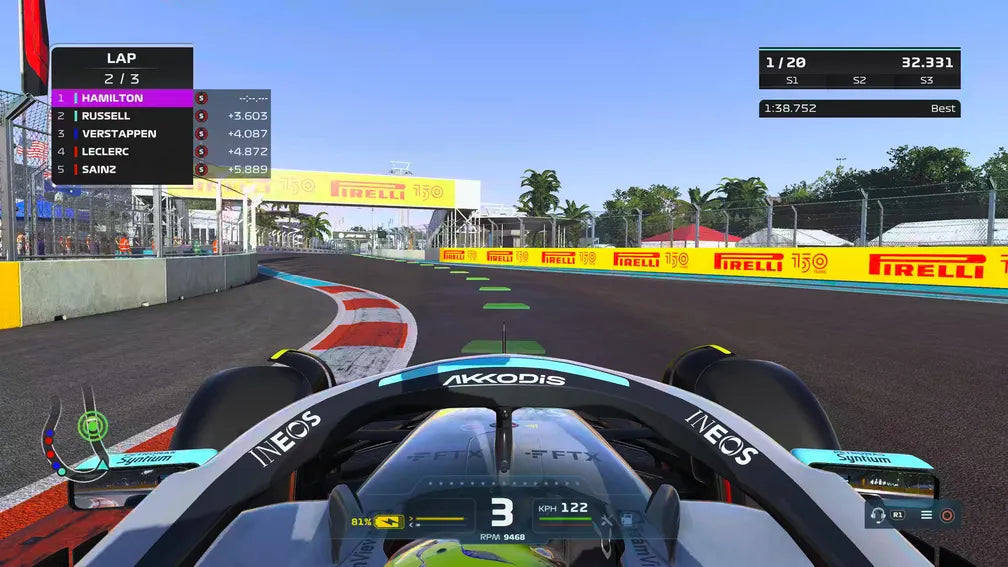Select Russell's row in the standings

coord(122,116)
